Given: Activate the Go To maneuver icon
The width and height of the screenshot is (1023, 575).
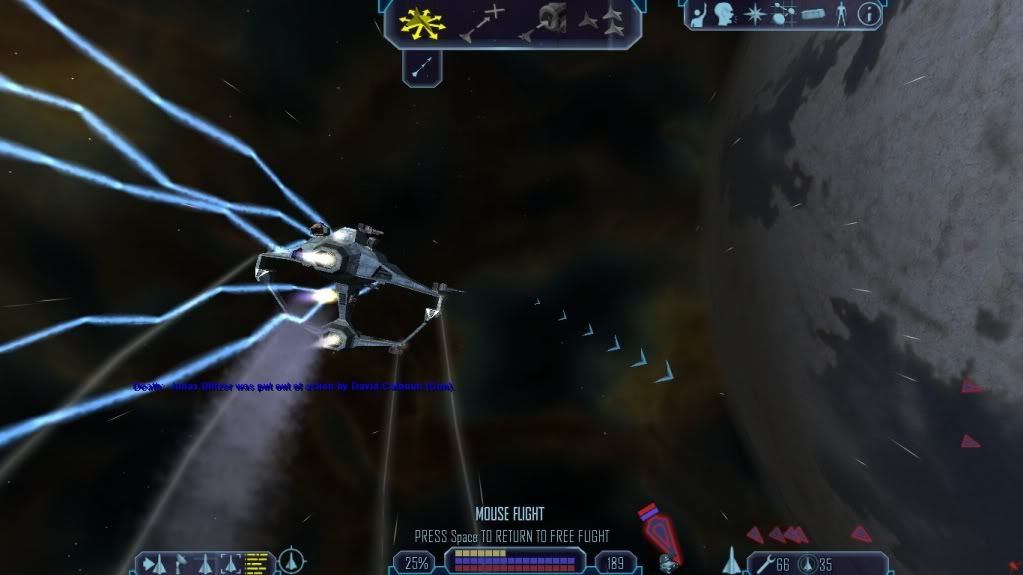Looking at the screenshot, I should pos(481,21).
